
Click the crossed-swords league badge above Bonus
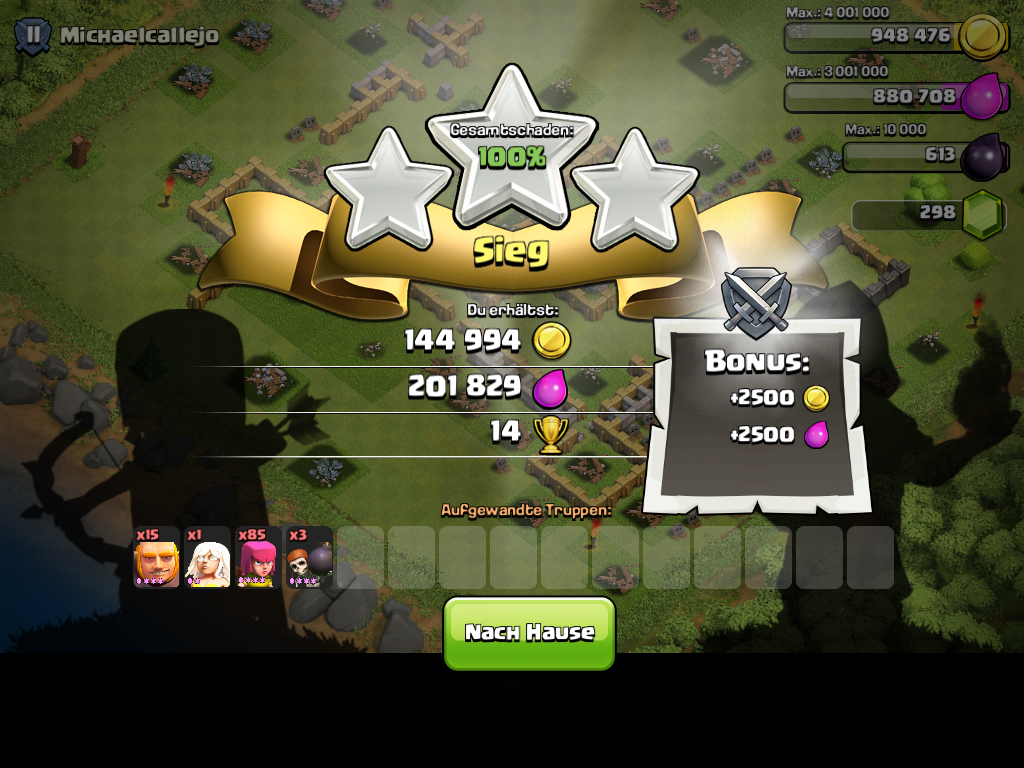click(x=755, y=300)
